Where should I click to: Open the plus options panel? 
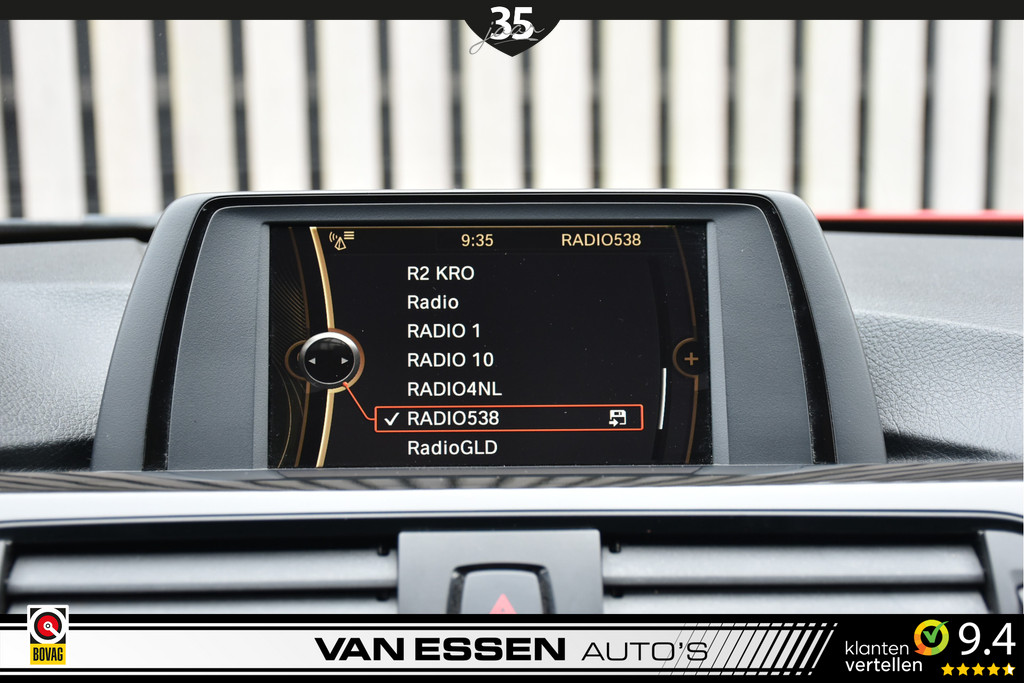[x=689, y=358]
